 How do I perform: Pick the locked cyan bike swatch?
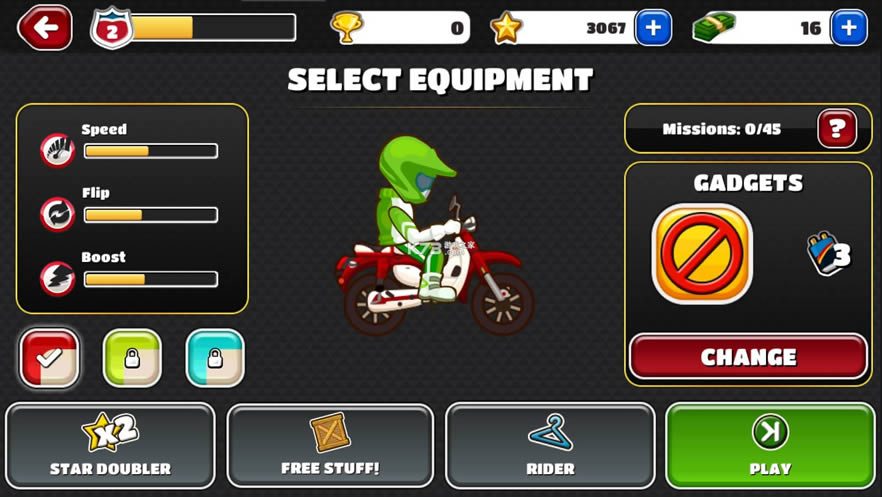pos(215,358)
